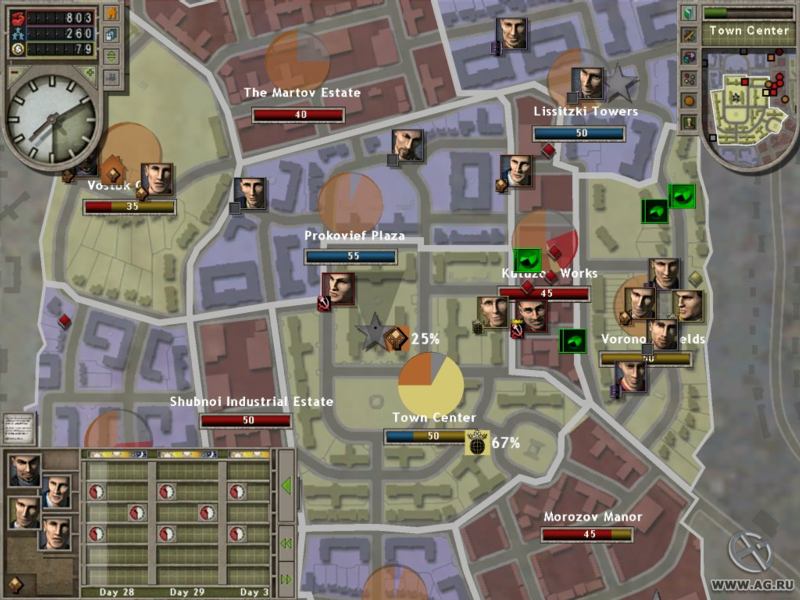Choose the Morozov Manor district label
This screenshot has height=600, width=800.
592,517
